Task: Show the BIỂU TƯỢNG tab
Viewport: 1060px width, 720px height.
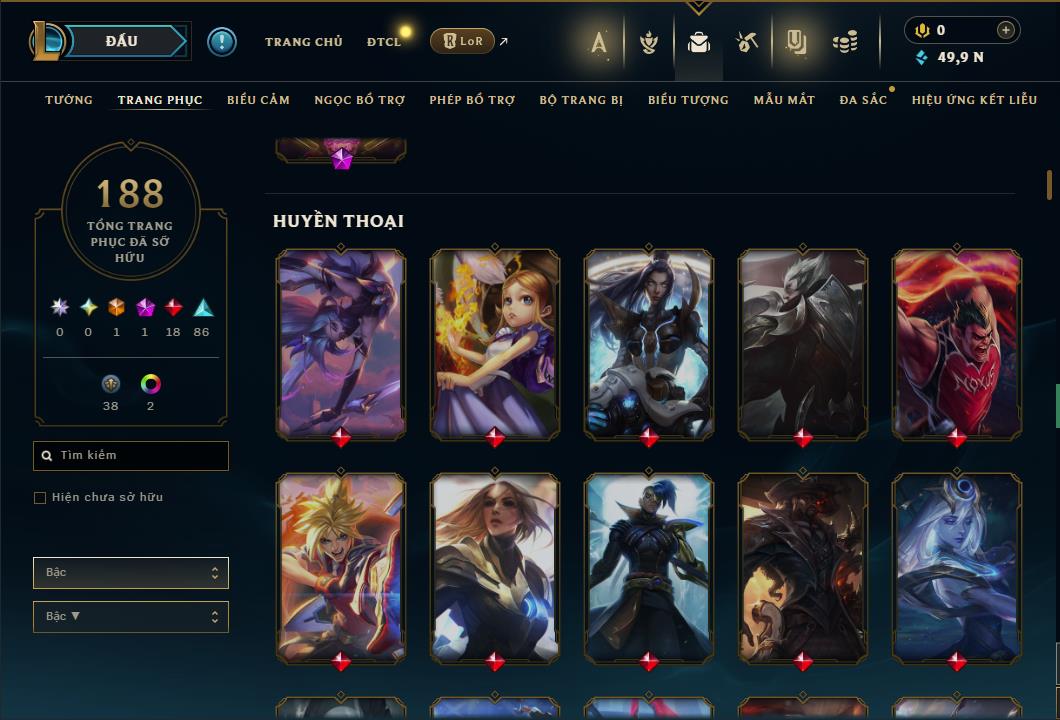Action: [x=688, y=100]
